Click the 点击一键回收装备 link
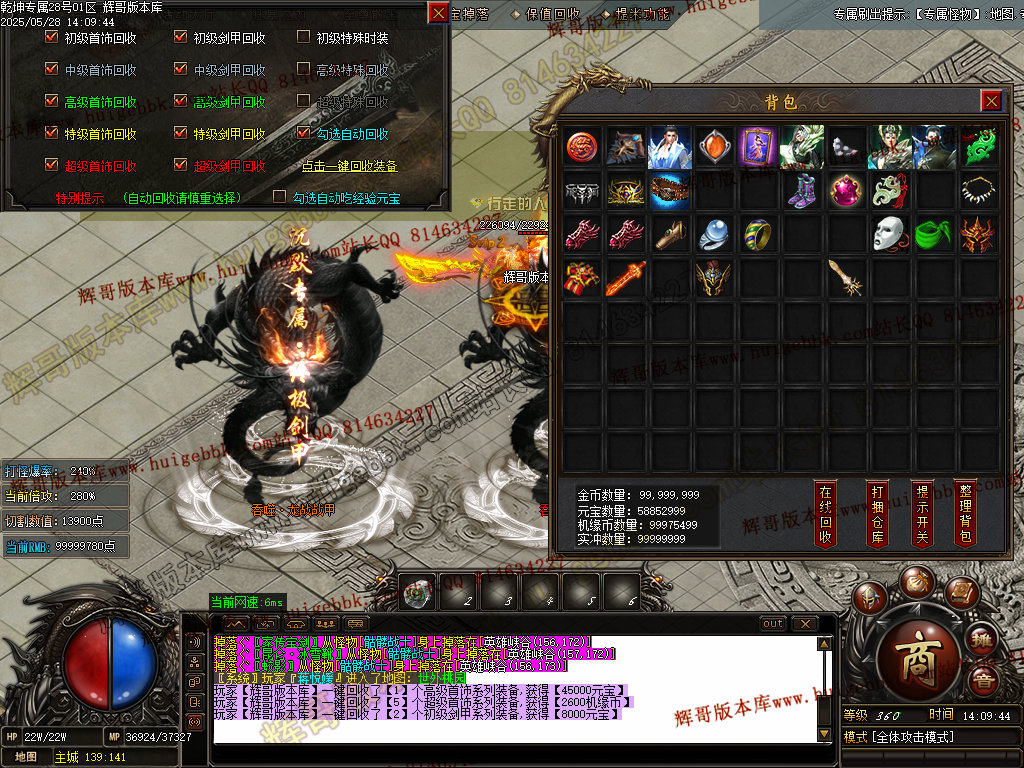 [349, 166]
